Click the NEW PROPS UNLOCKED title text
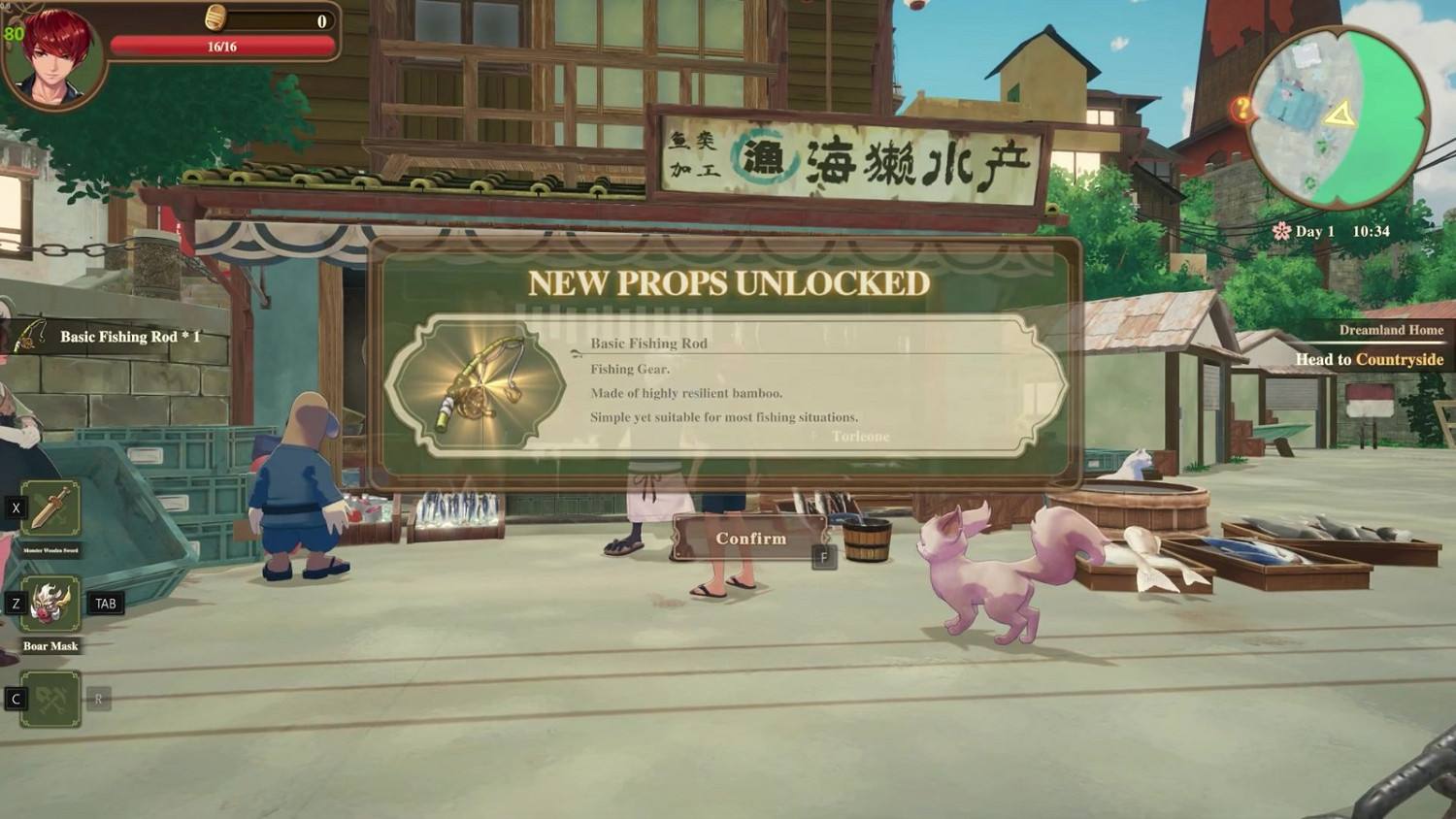Screen dimensions: 1456x819 coord(727,284)
